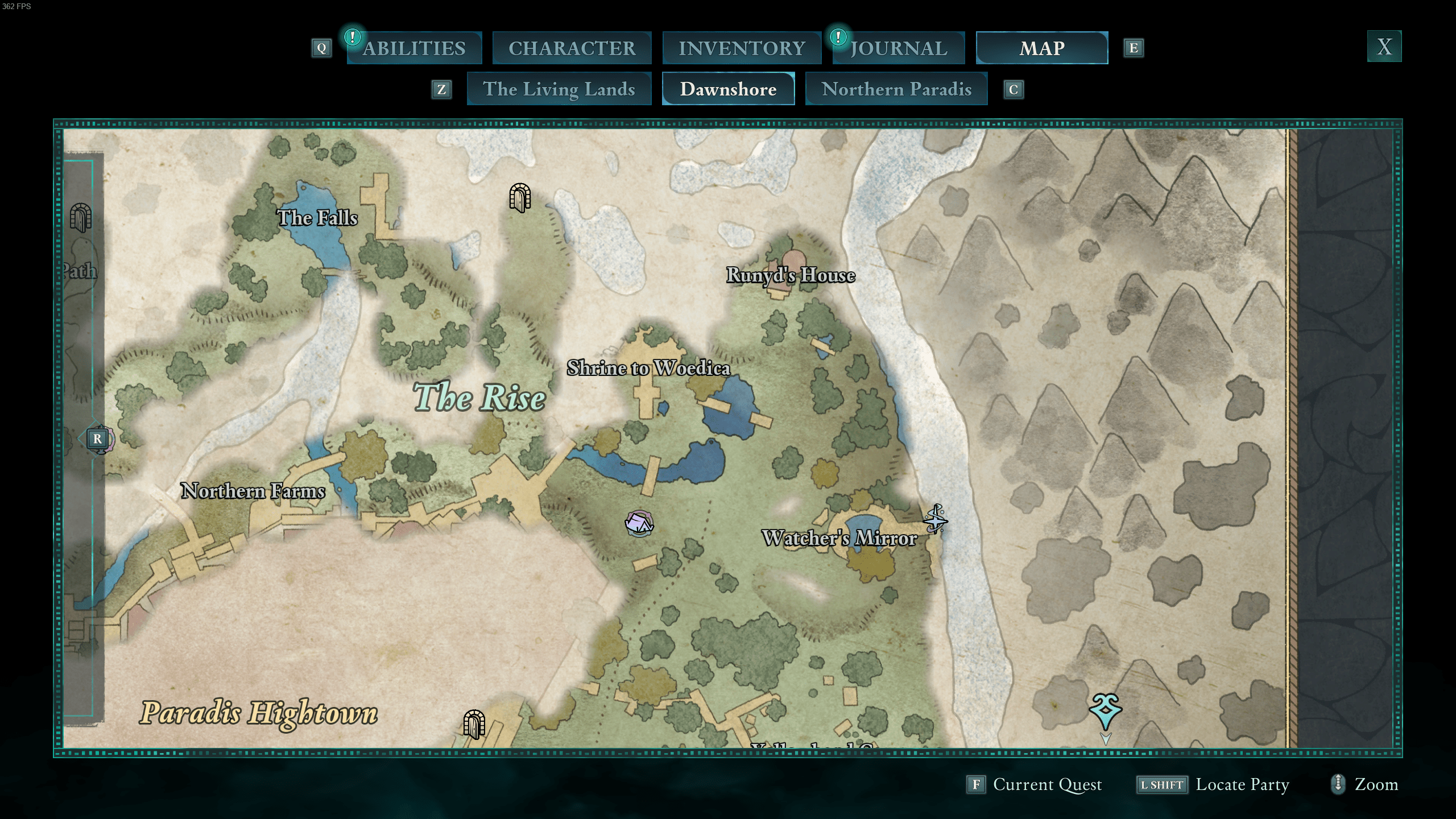The image size is (1456, 819).
Task: Open the Inventory tab
Action: tap(742, 48)
